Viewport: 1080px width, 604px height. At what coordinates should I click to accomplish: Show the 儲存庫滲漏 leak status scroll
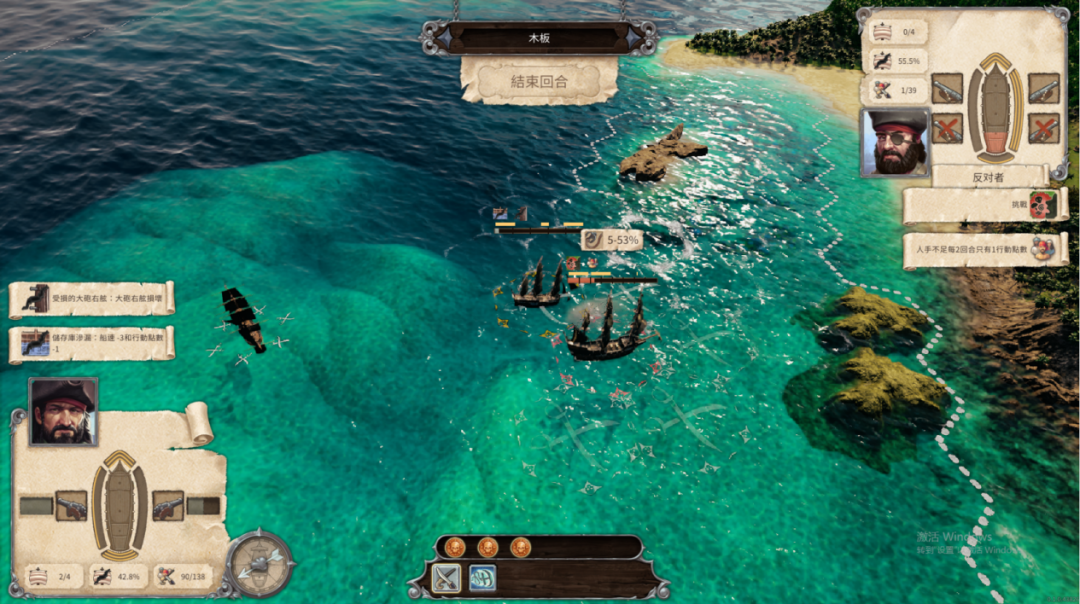pyautogui.click(x=92, y=343)
